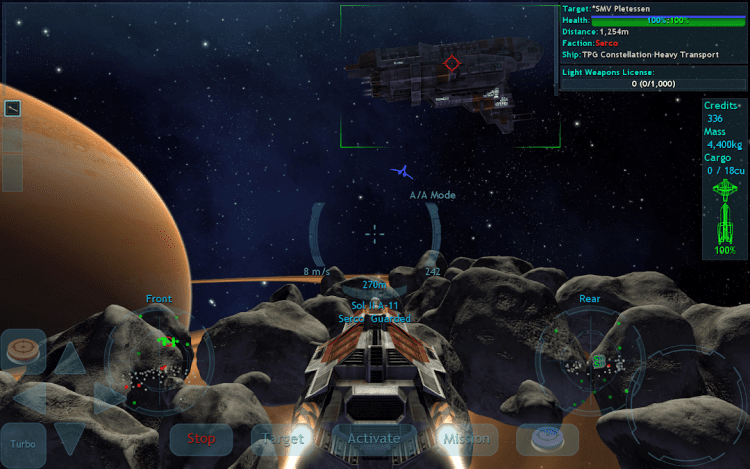Viewport: 750px width, 469px height.
Task: Open the Mission button
Action: pos(465,438)
